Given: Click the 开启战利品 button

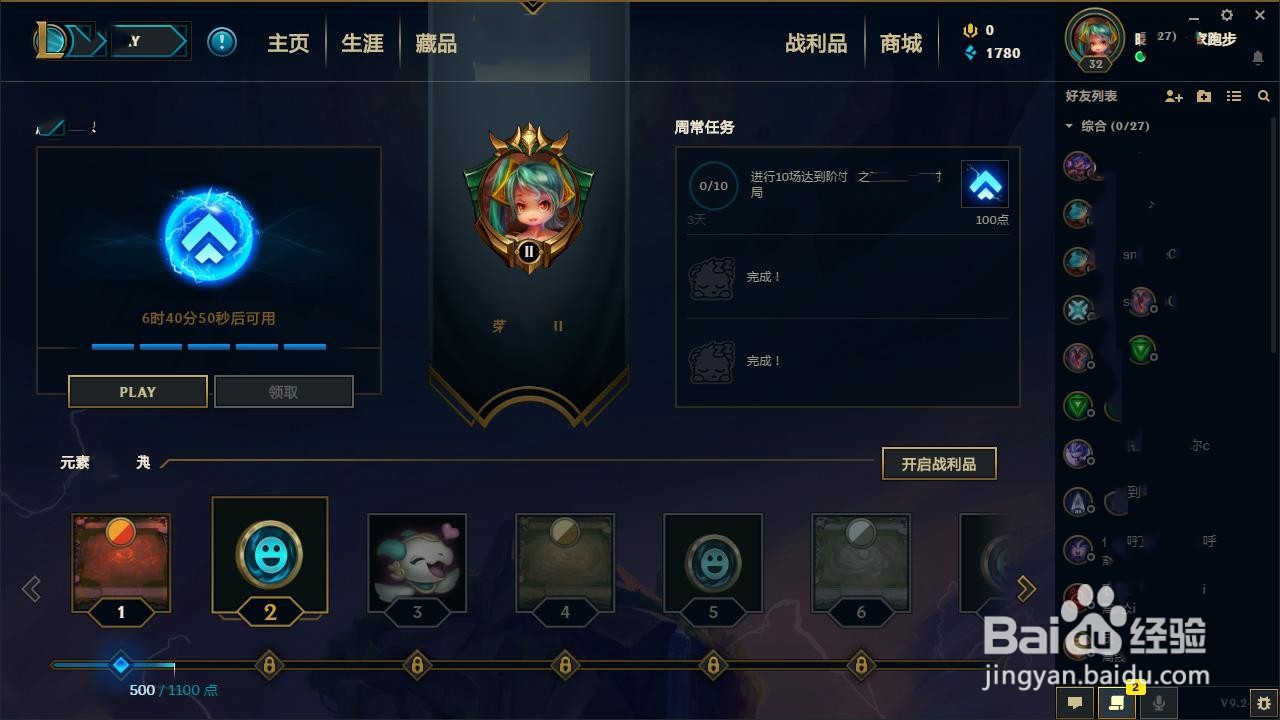Looking at the screenshot, I should click(x=938, y=463).
